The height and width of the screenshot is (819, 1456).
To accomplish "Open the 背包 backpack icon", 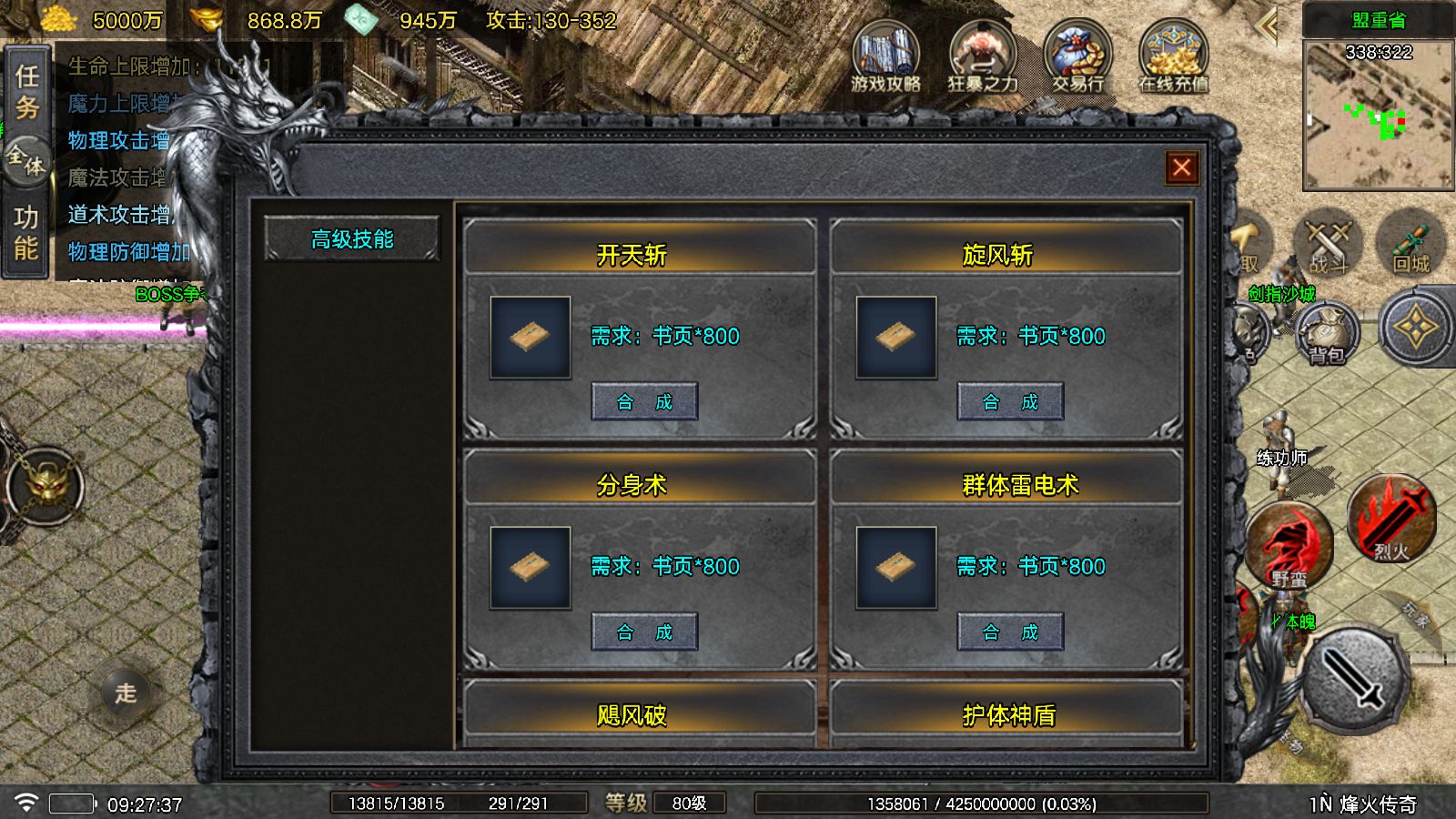I will 1328,335.
